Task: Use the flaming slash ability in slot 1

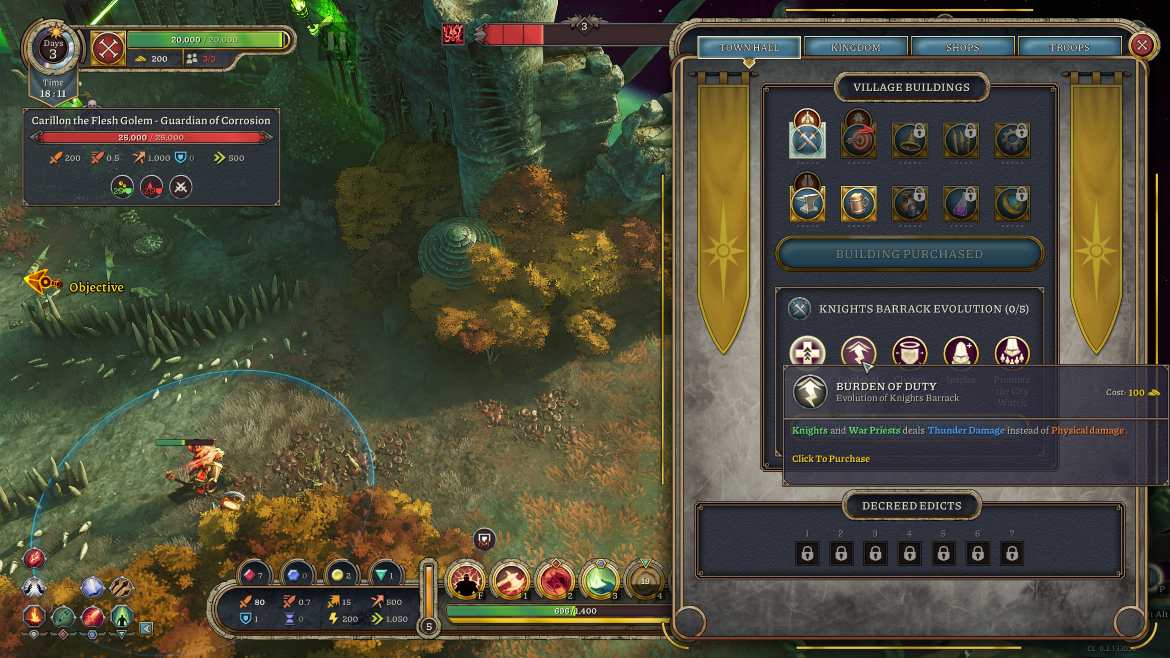Action: coord(511,580)
